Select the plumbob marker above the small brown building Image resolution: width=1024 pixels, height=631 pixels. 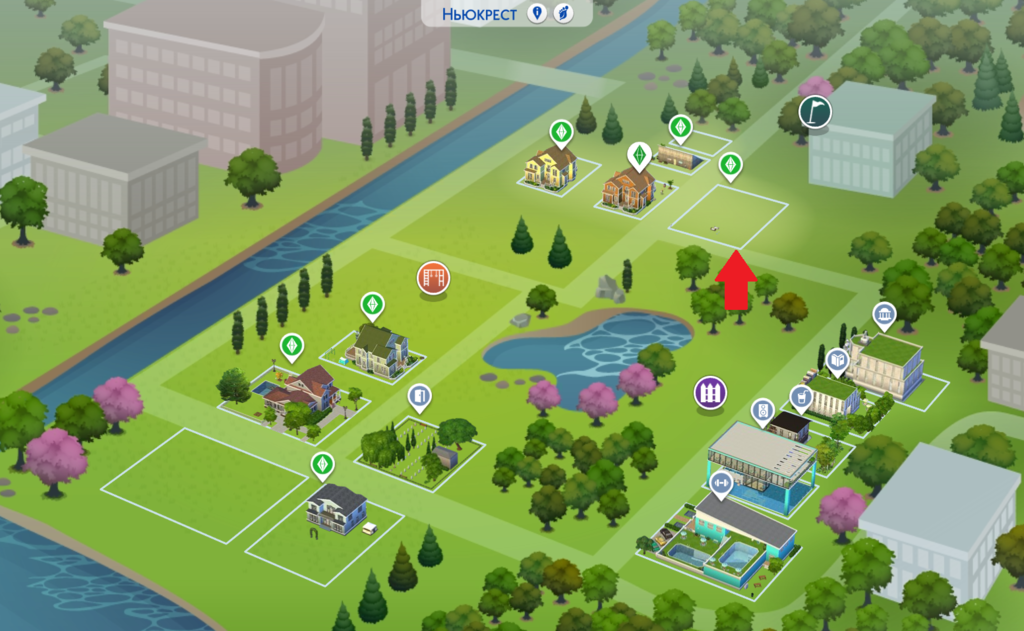tap(680, 127)
